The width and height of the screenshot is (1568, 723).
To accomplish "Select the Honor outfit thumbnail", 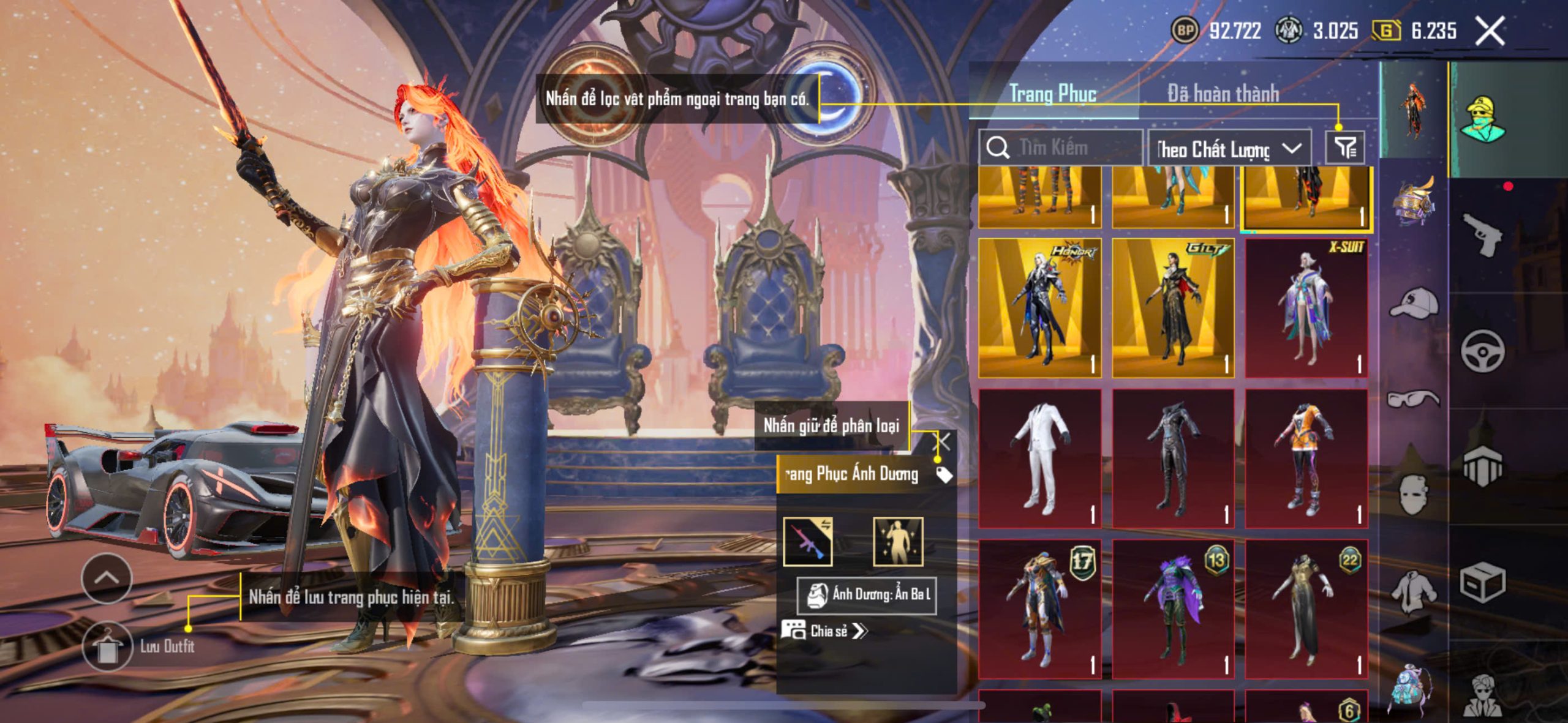I will coord(1039,308).
